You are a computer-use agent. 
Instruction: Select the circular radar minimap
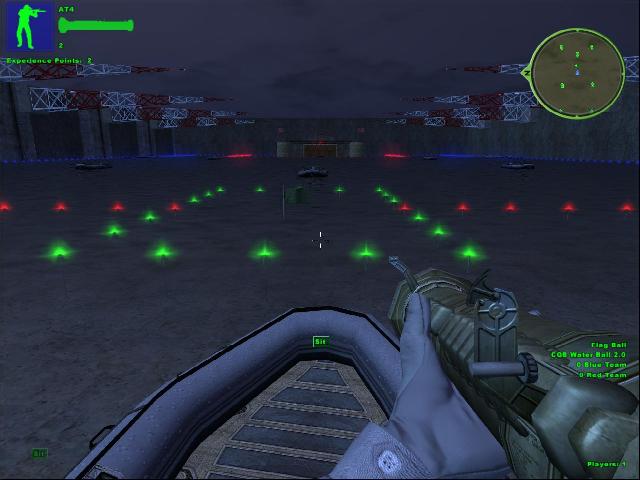coord(577,69)
